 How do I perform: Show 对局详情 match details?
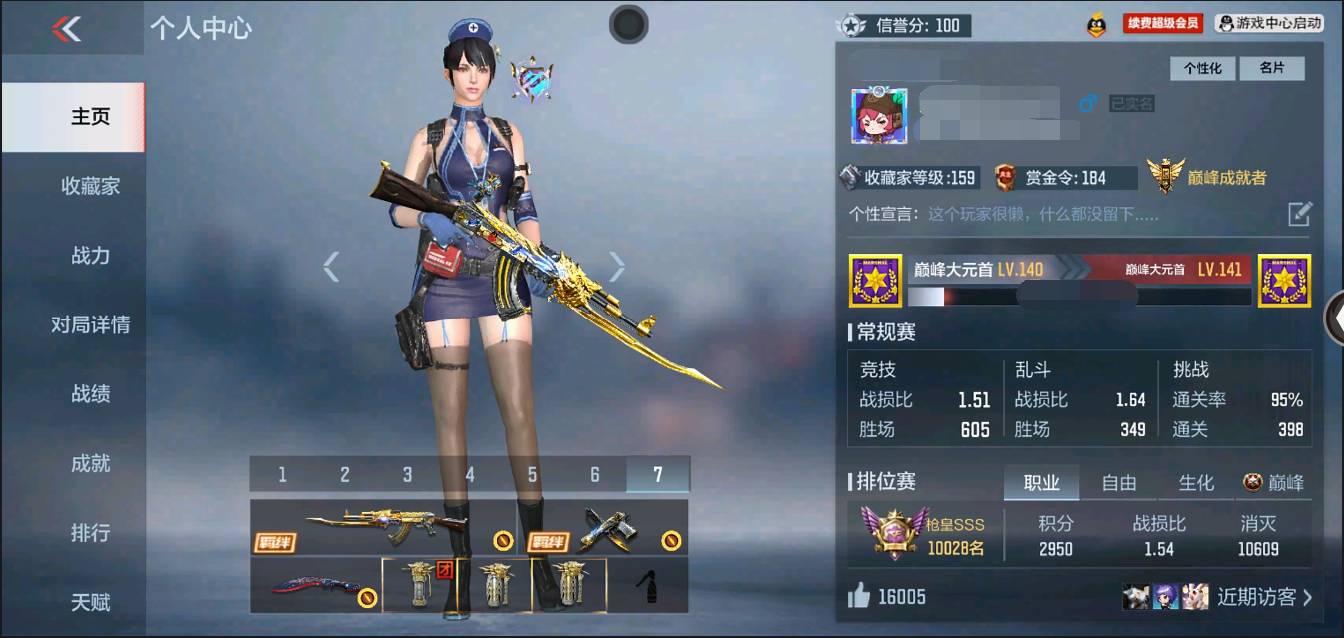(90, 325)
